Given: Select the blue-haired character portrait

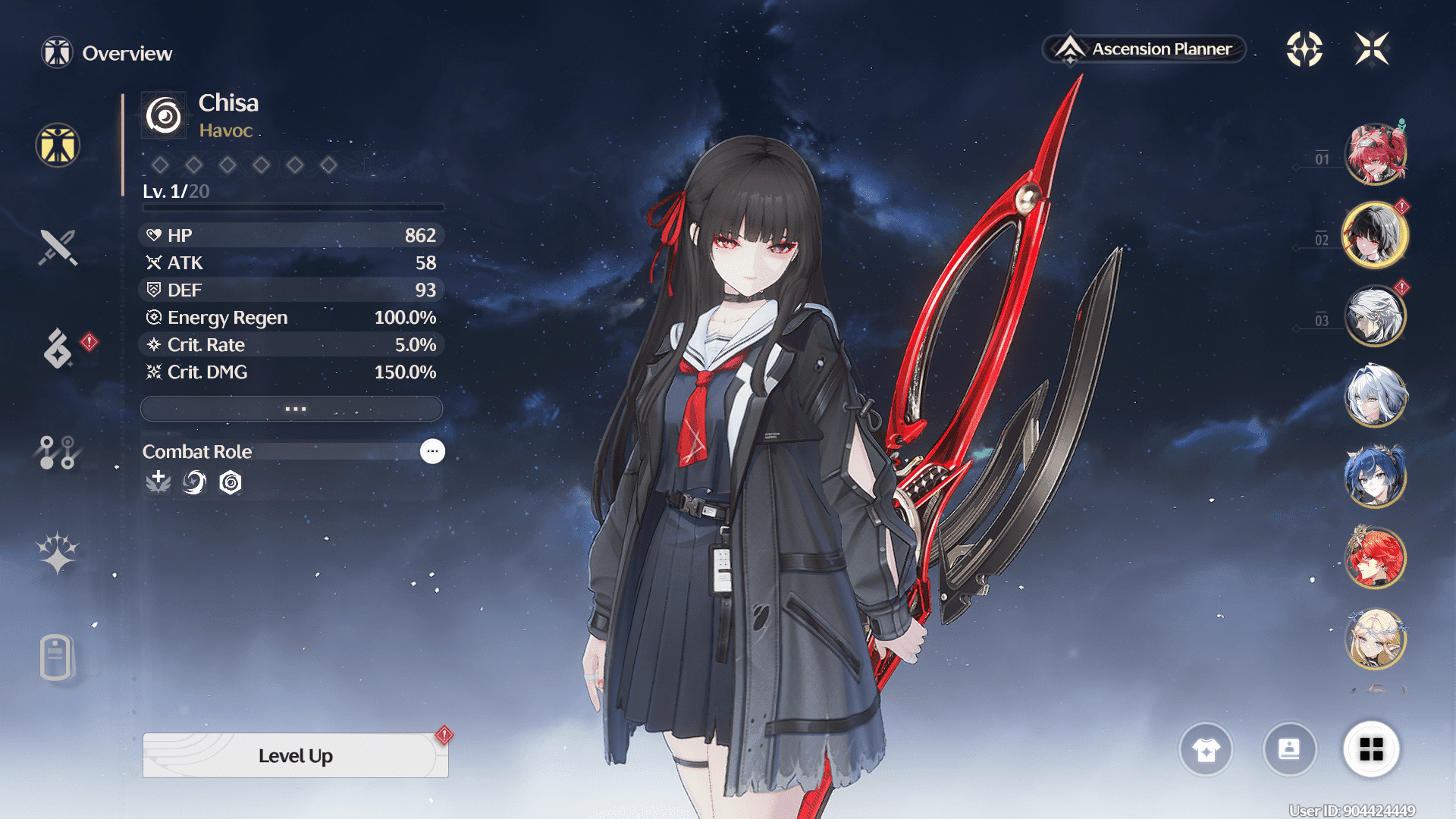Looking at the screenshot, I should tap(1375, 477).
